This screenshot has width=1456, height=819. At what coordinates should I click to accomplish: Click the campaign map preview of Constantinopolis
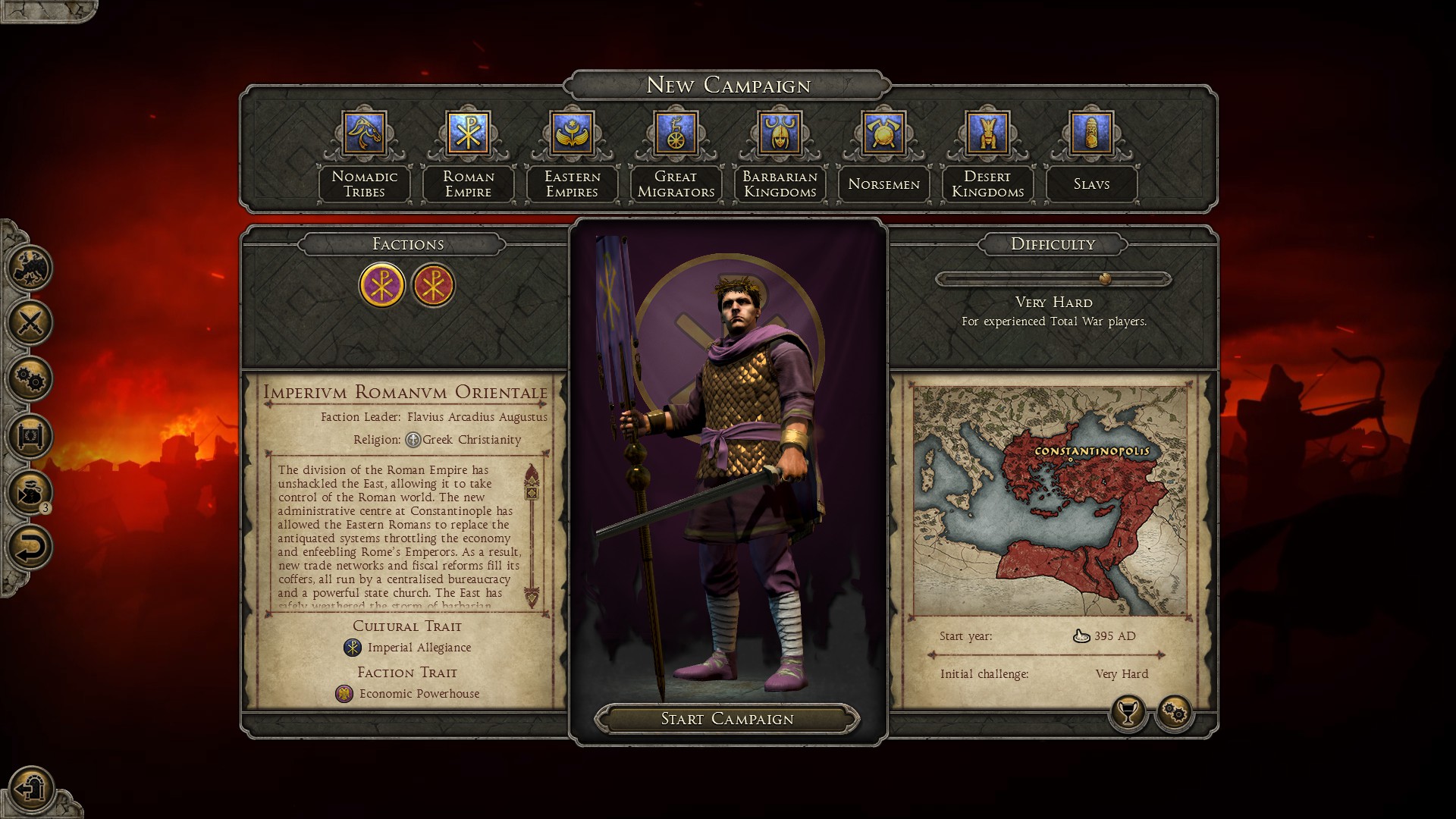(1050, 502)
